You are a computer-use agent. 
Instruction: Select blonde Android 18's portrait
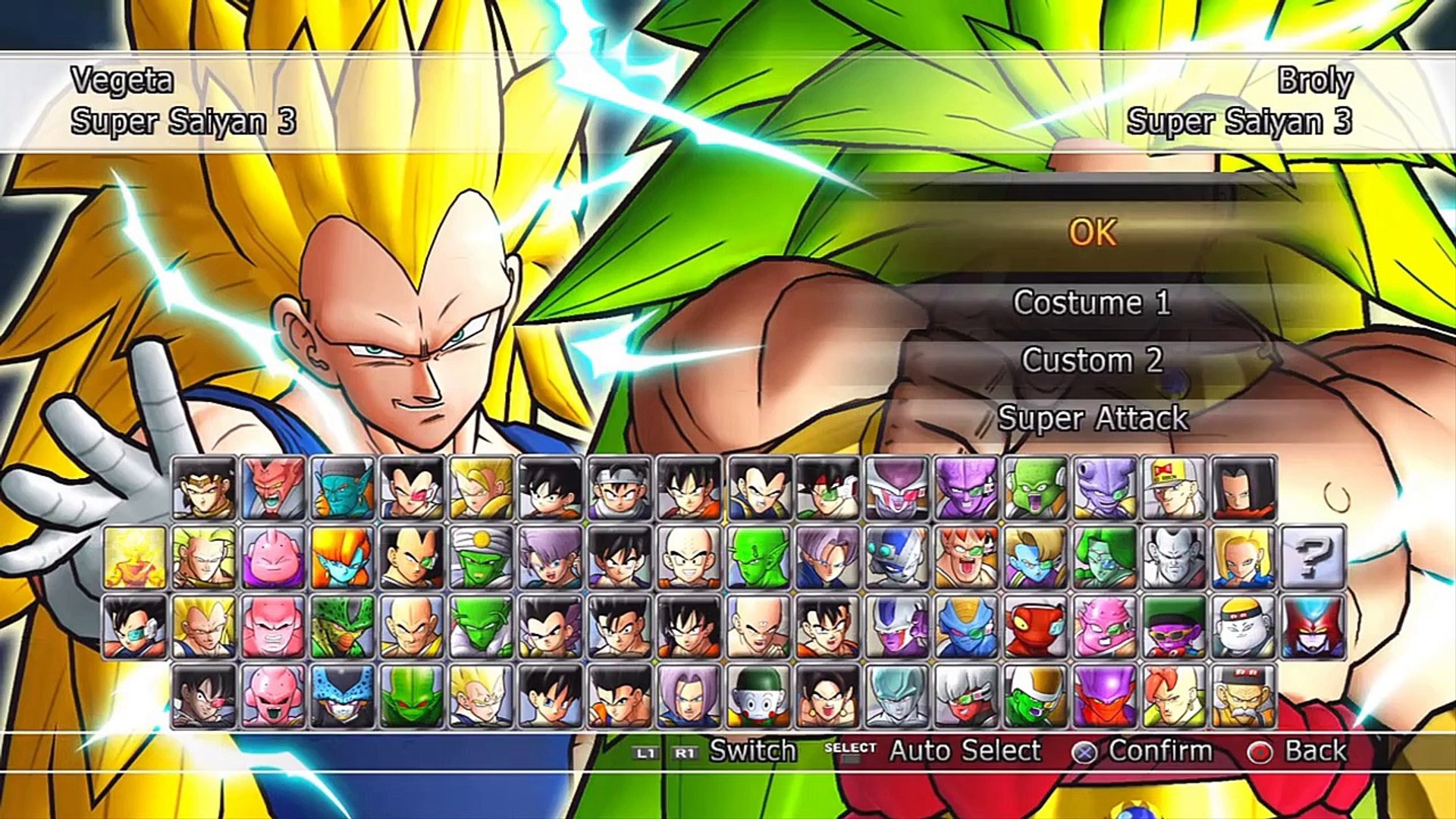(1243, 557)
